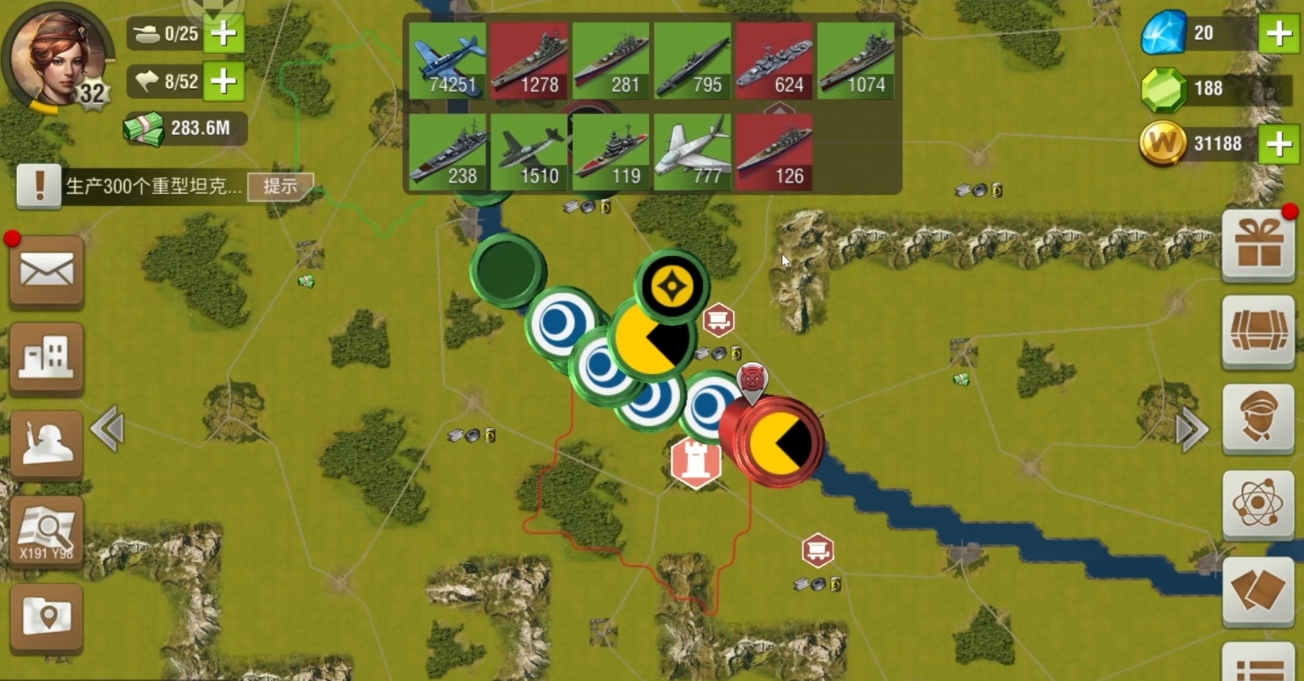Tap the 提示 hint button
This screenshot has width=1304, height=681.
(280, 186)
